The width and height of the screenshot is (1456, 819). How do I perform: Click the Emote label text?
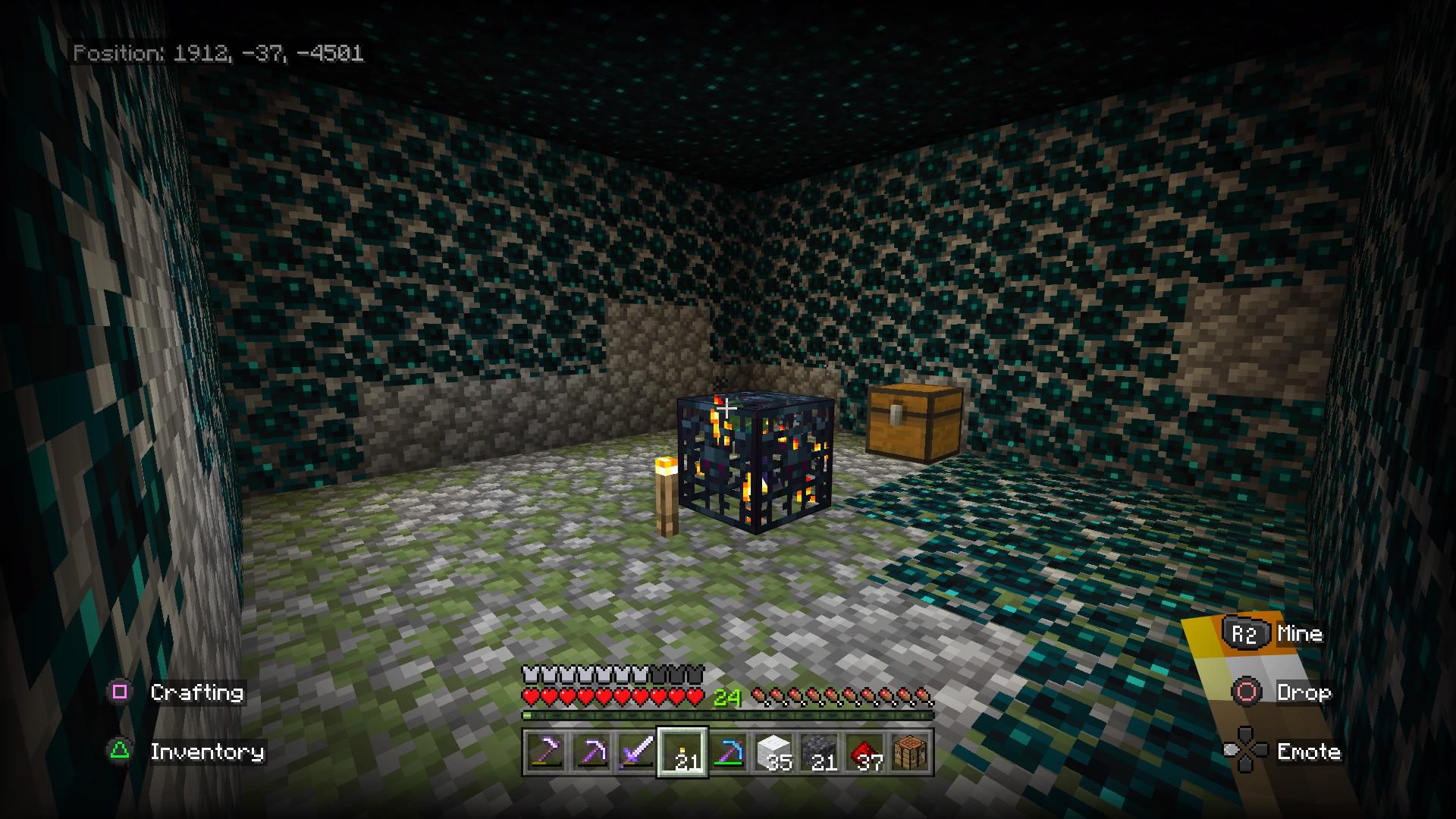pyautogui.click(x=1308, y=752)
